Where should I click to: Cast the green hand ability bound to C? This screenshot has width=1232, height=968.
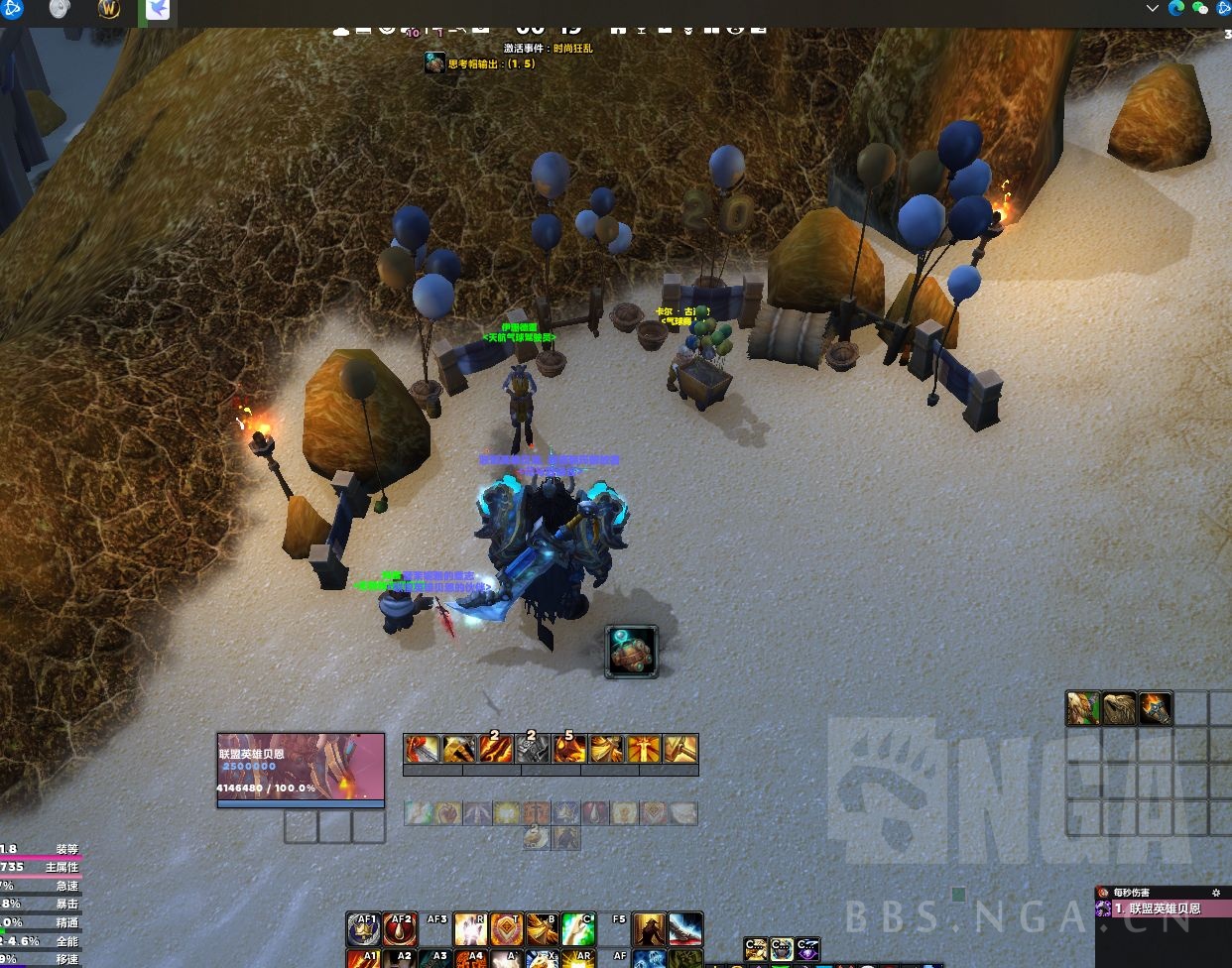[x=577, y=928]
